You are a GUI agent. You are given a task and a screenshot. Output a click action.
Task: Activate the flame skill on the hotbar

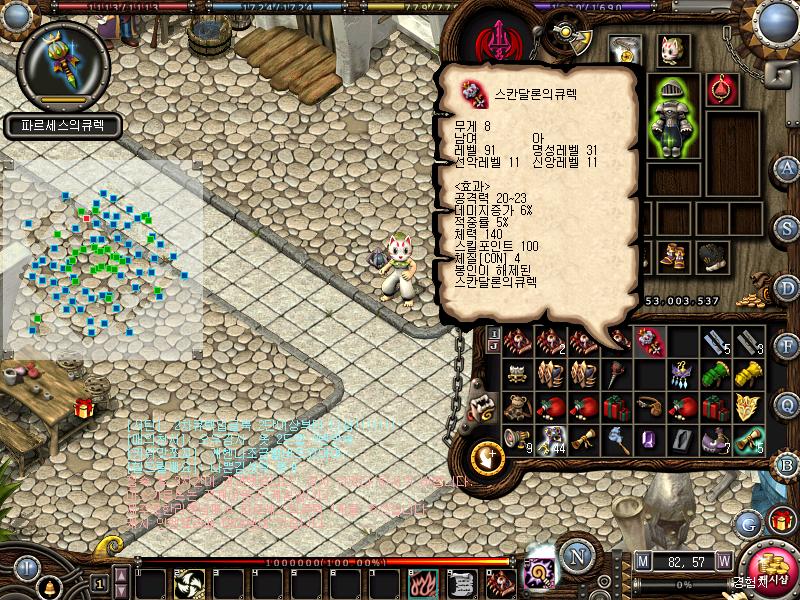pos(421,583)
